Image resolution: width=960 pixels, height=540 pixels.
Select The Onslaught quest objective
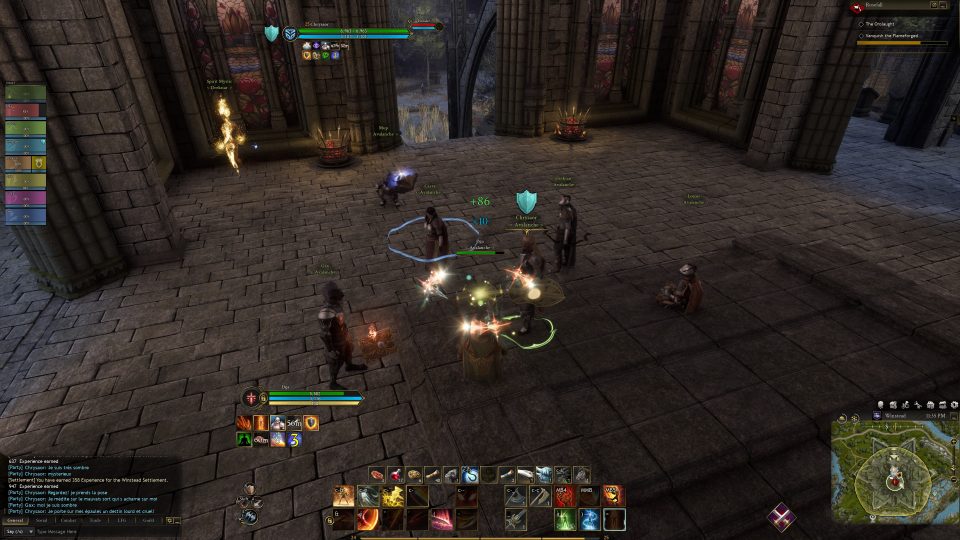click(885, 23)
